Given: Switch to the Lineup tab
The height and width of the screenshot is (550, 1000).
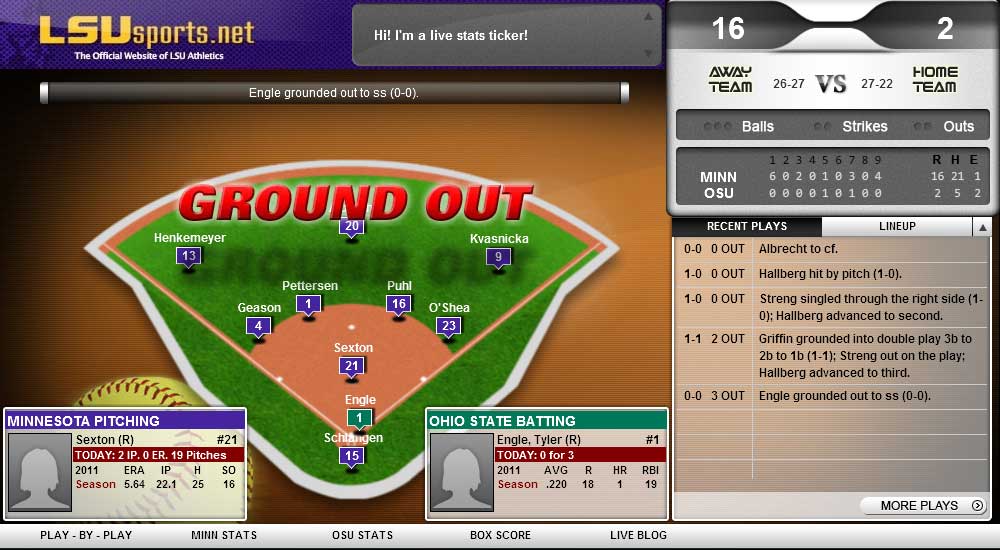Looking at the screenshot, I should (x=896, y=226).
